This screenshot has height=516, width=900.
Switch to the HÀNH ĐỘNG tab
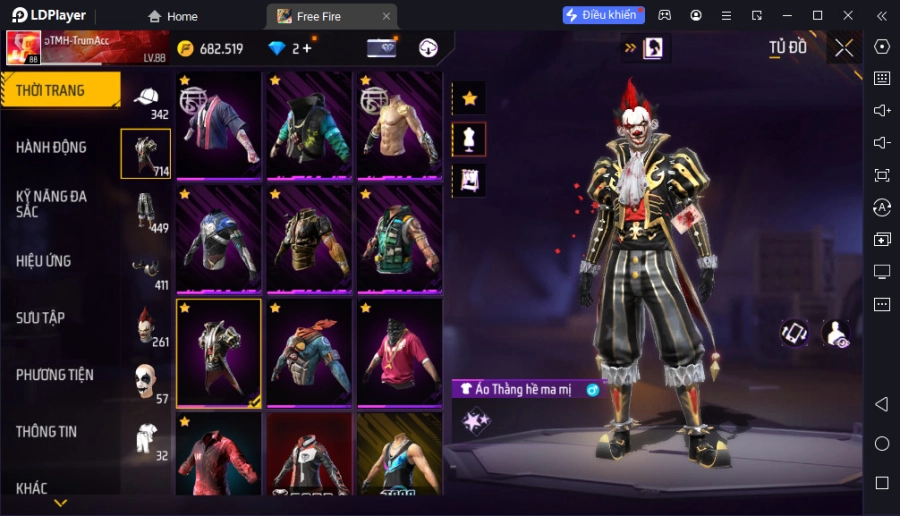(x=52, y=147)
